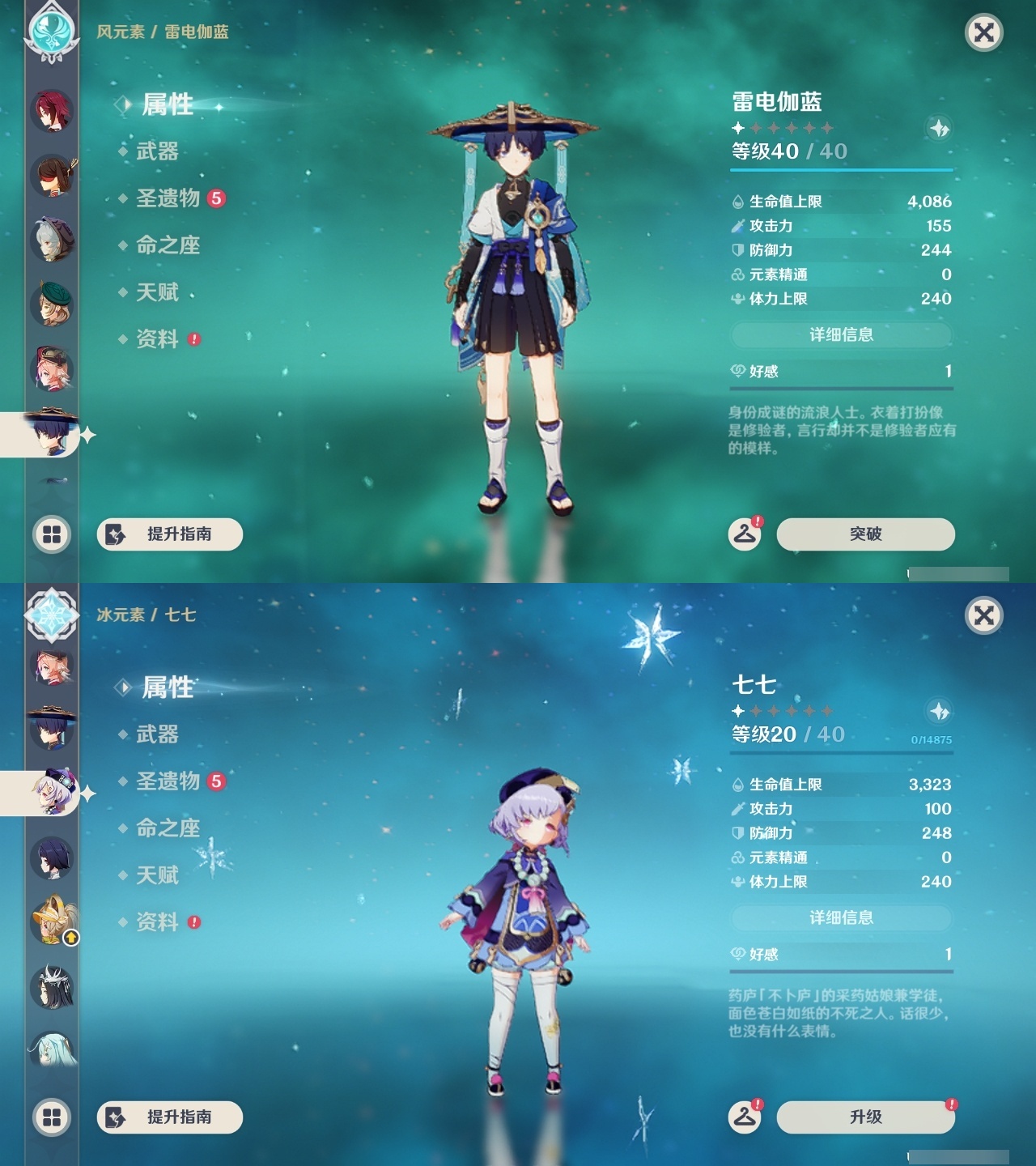
Task: Open the 提升指南 guide
Action: pos(168,533)
